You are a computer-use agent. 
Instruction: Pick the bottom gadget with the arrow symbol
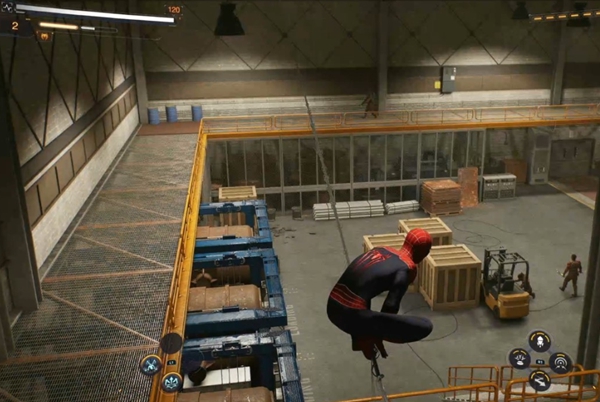pyautogui.click(x=539, y=379)
